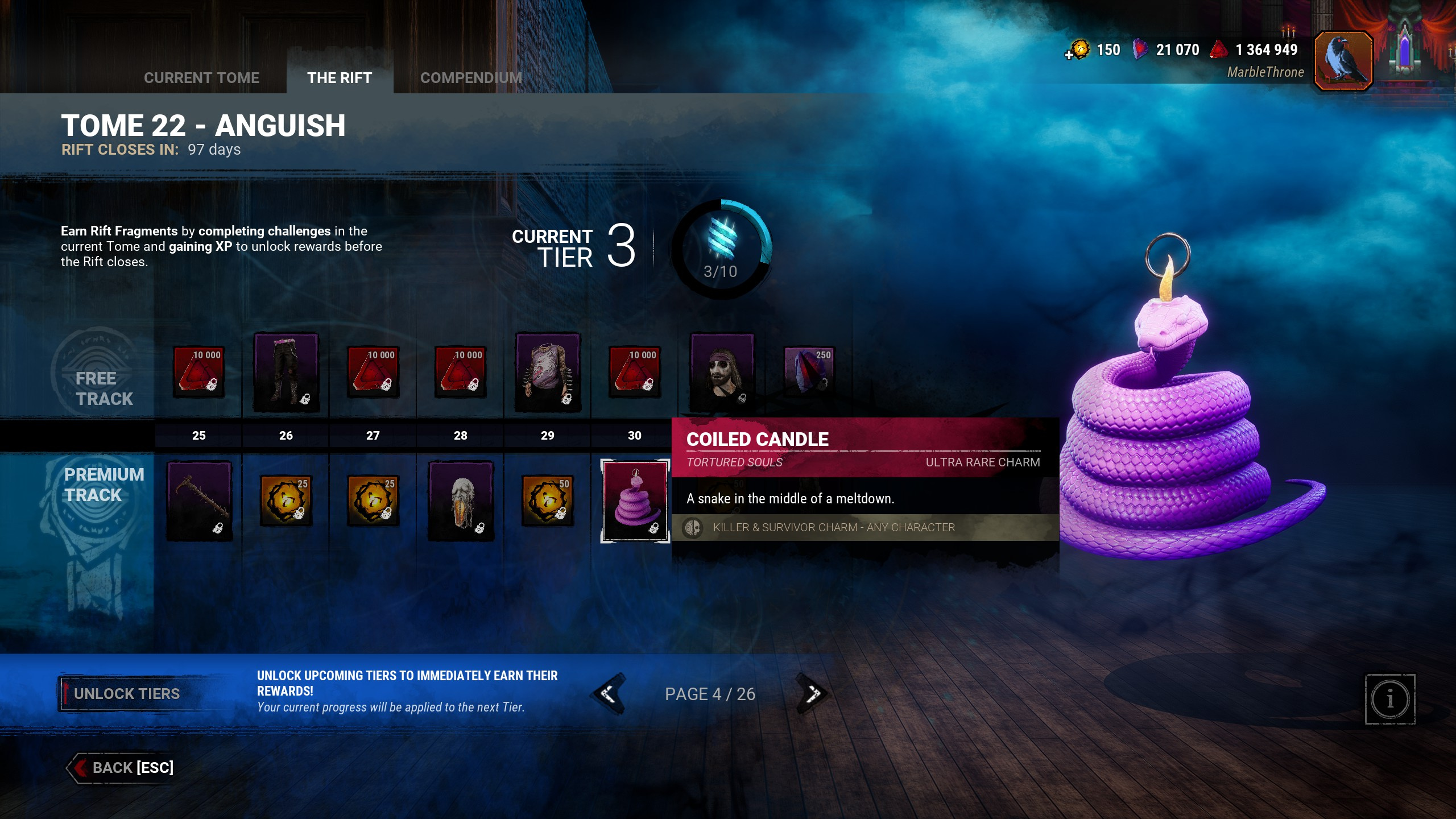The height and width of the screenshot is (819, 1456).
Task: Select the bearded head cosmetic reward
Action: click(722, 373)
